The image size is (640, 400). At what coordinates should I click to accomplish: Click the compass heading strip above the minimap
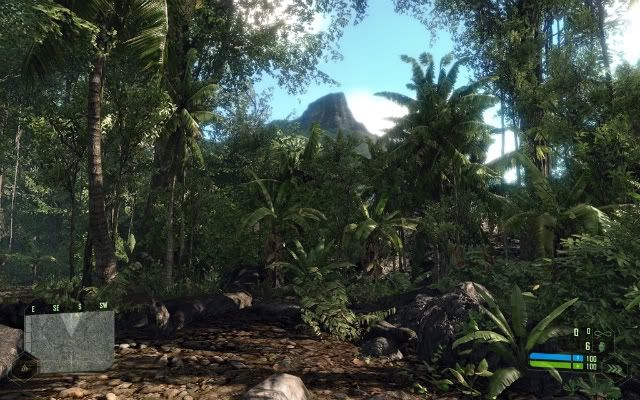(69, 307)
